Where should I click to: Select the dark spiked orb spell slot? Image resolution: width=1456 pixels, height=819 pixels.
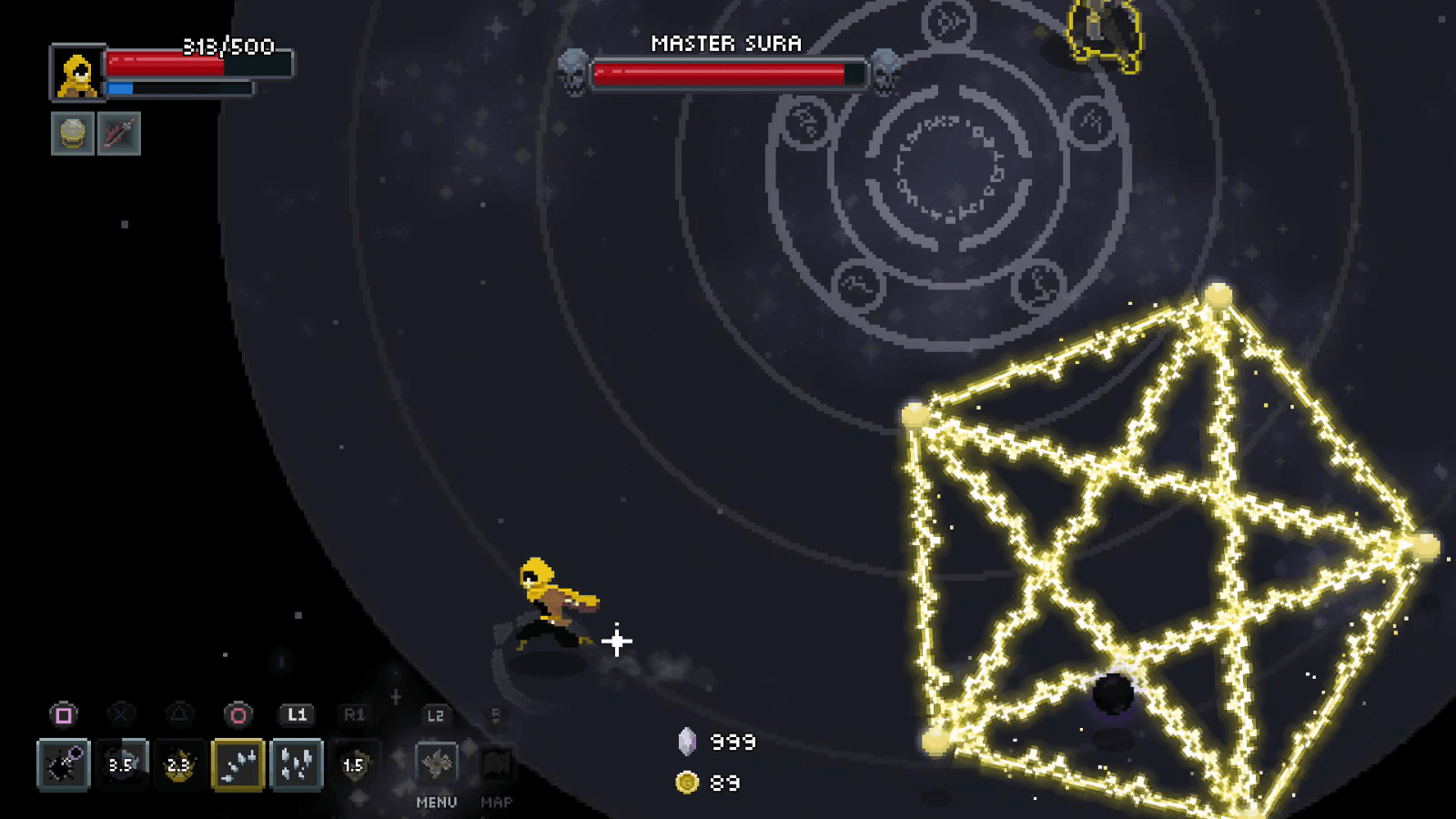(x=64, y=763)
